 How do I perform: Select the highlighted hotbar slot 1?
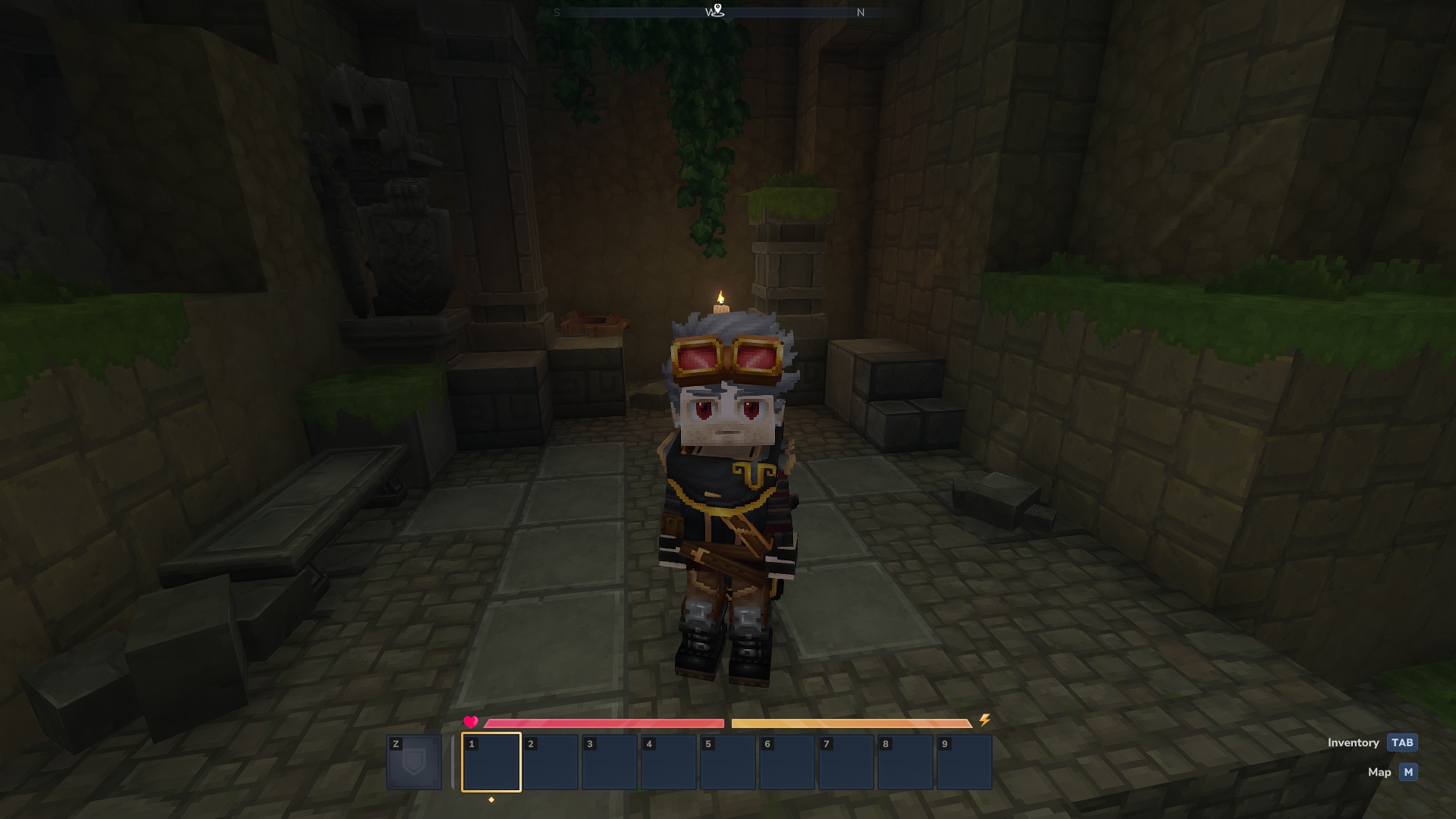coord(491,762)
